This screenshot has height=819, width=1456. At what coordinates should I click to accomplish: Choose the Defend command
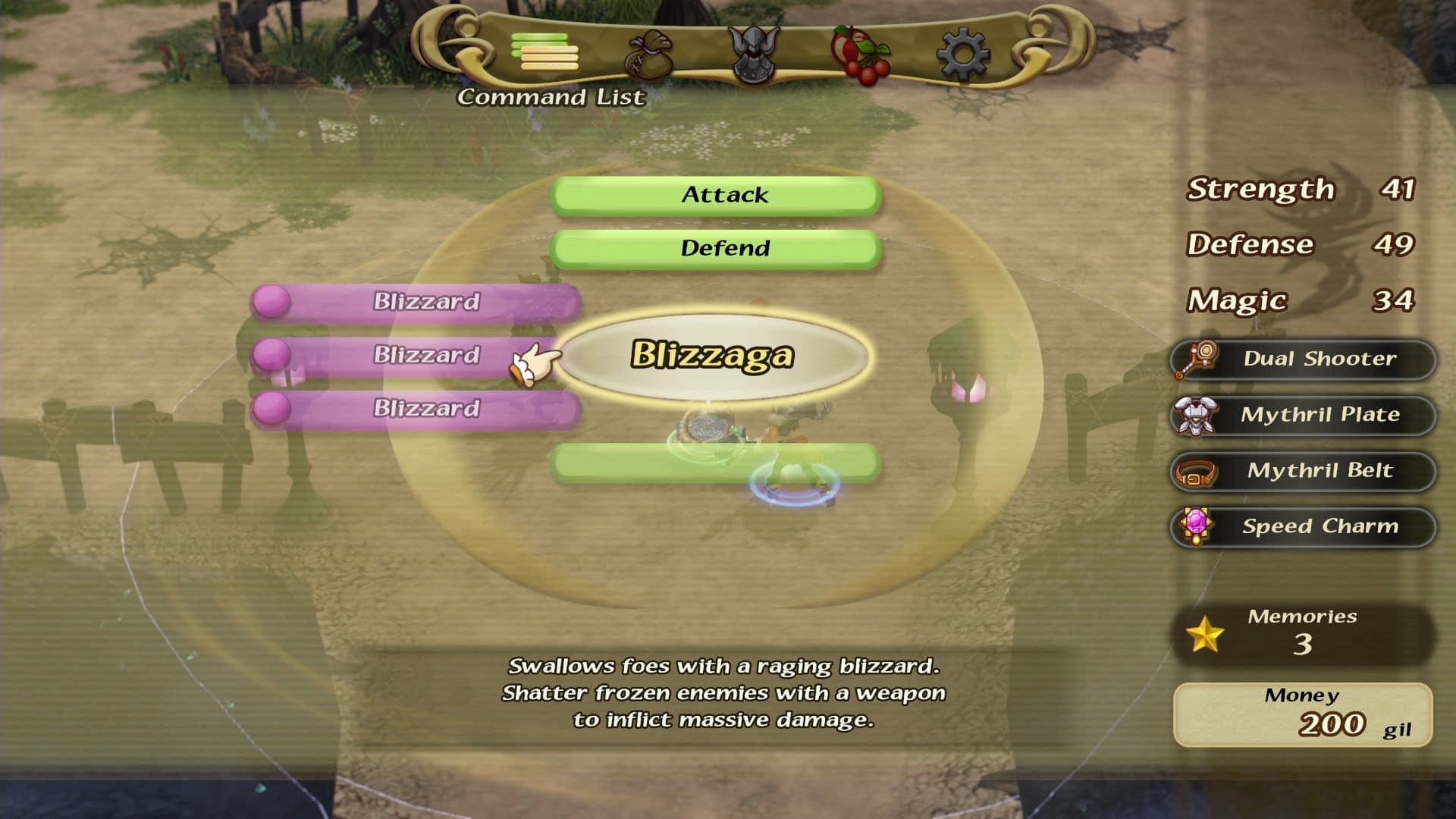click(716, 249)
